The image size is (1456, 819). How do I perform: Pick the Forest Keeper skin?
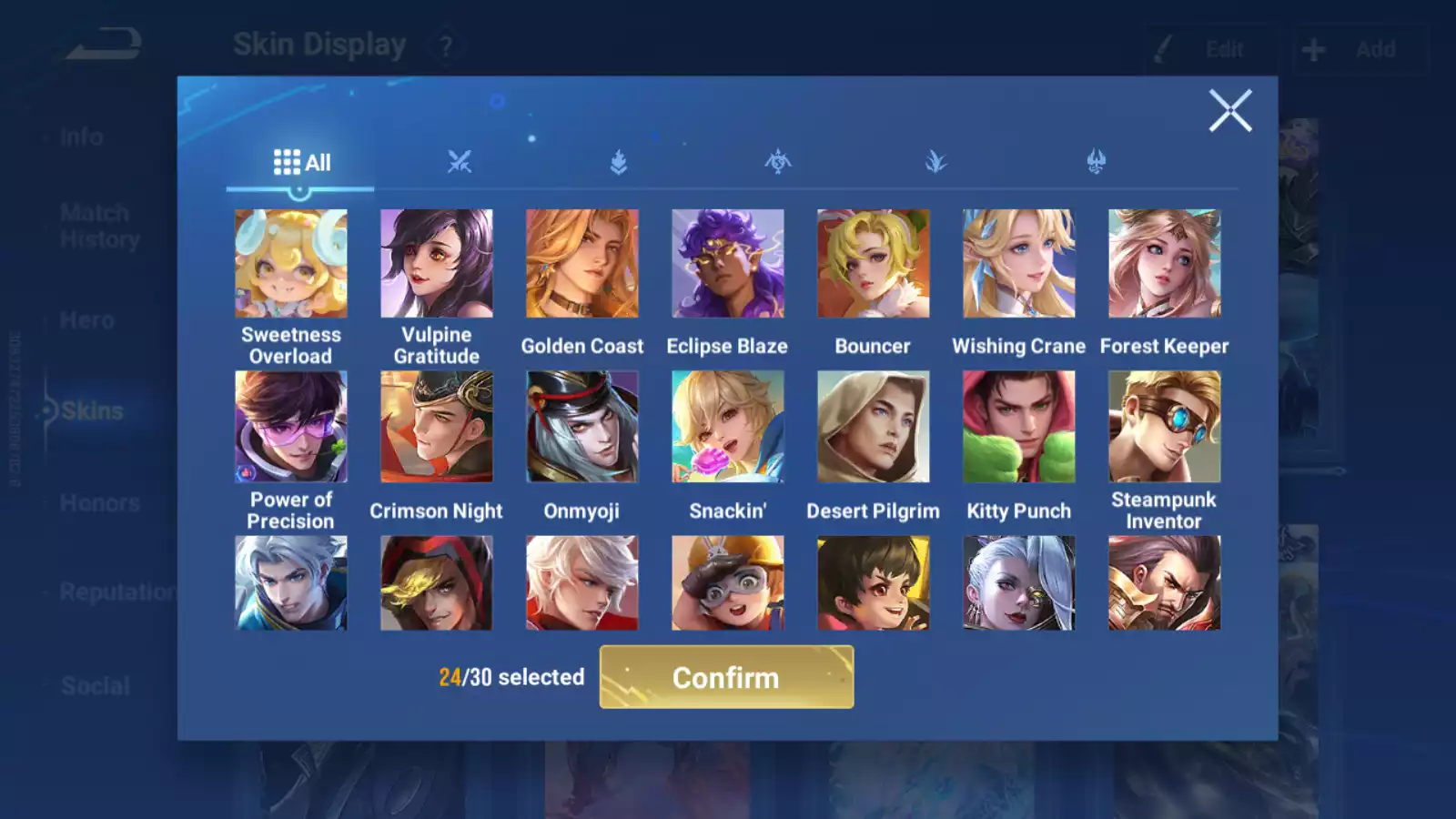pyautogui.click(x=1165, y=264)
